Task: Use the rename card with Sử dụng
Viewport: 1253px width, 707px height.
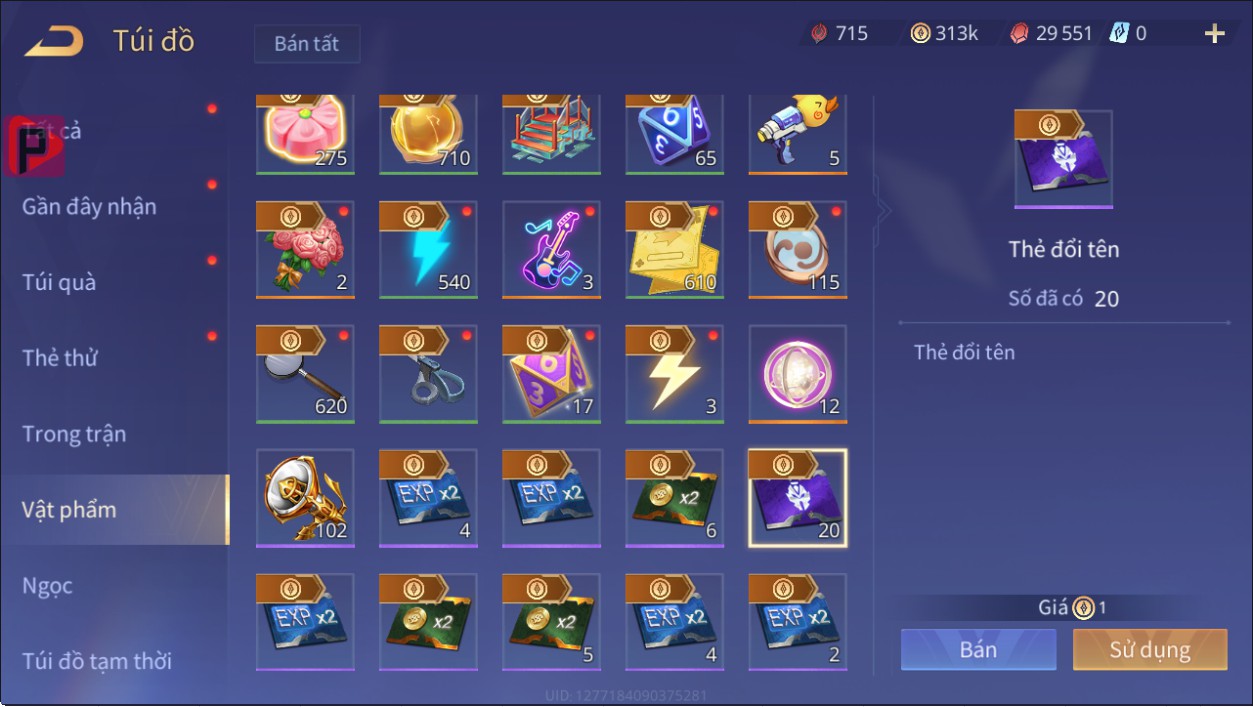Action: [1149, 650]
